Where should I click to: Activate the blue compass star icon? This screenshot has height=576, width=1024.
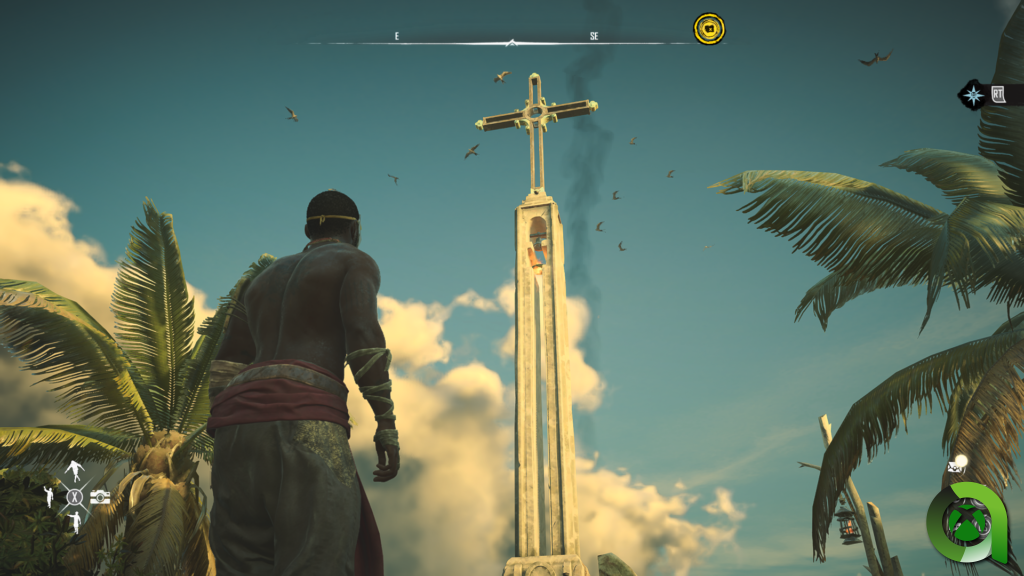973,95
